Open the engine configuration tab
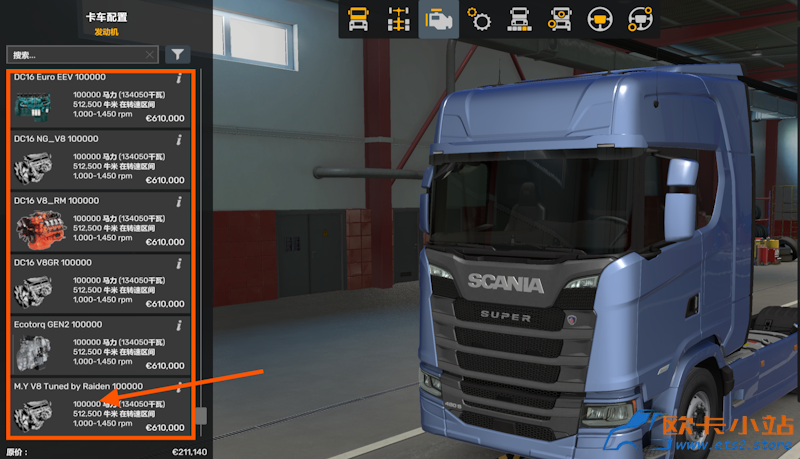The height and width of the screenshot is (459, 800). click(438, 19)
